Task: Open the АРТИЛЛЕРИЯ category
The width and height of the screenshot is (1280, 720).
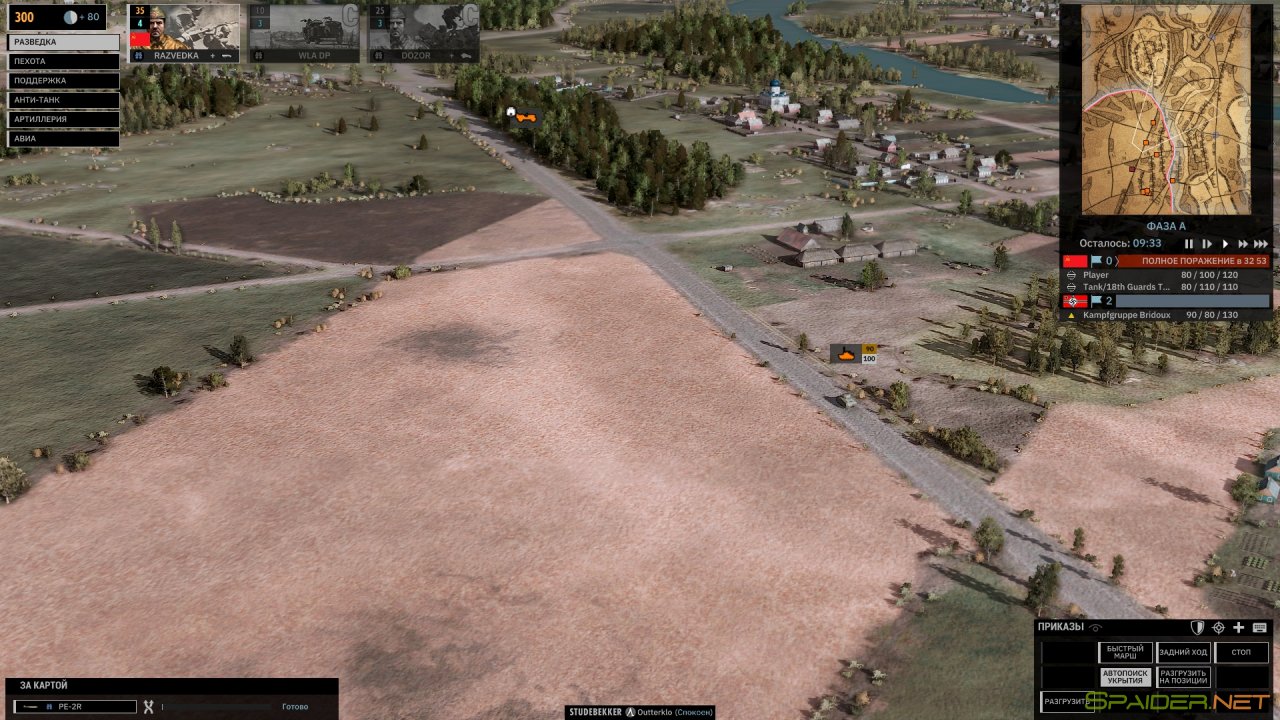Action: [x=63, y=119]
